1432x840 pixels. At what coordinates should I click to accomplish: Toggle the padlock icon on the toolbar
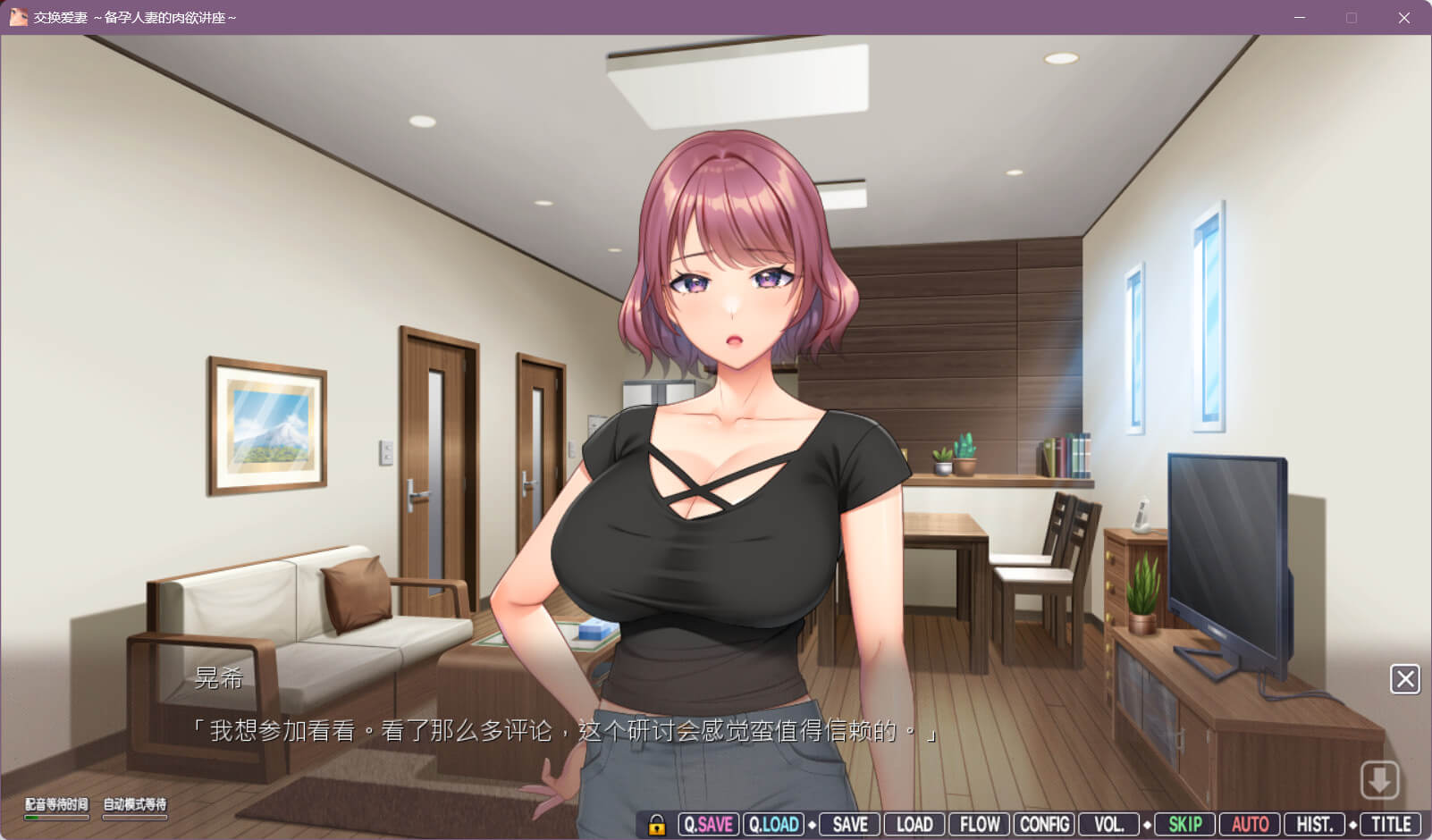657,824
